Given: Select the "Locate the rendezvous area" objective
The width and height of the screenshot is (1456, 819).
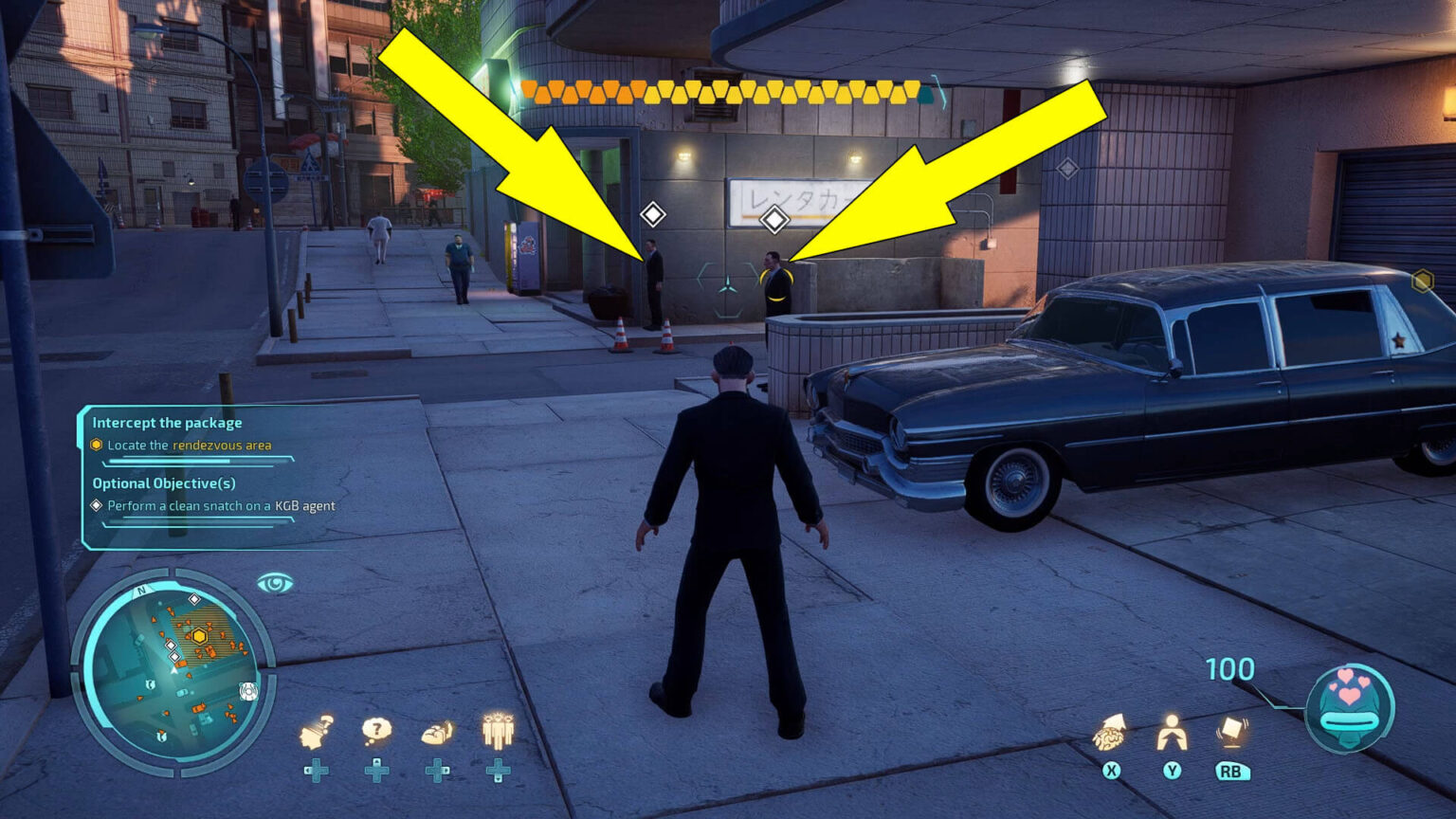Looking at the screenshot, I should (190, 445).
